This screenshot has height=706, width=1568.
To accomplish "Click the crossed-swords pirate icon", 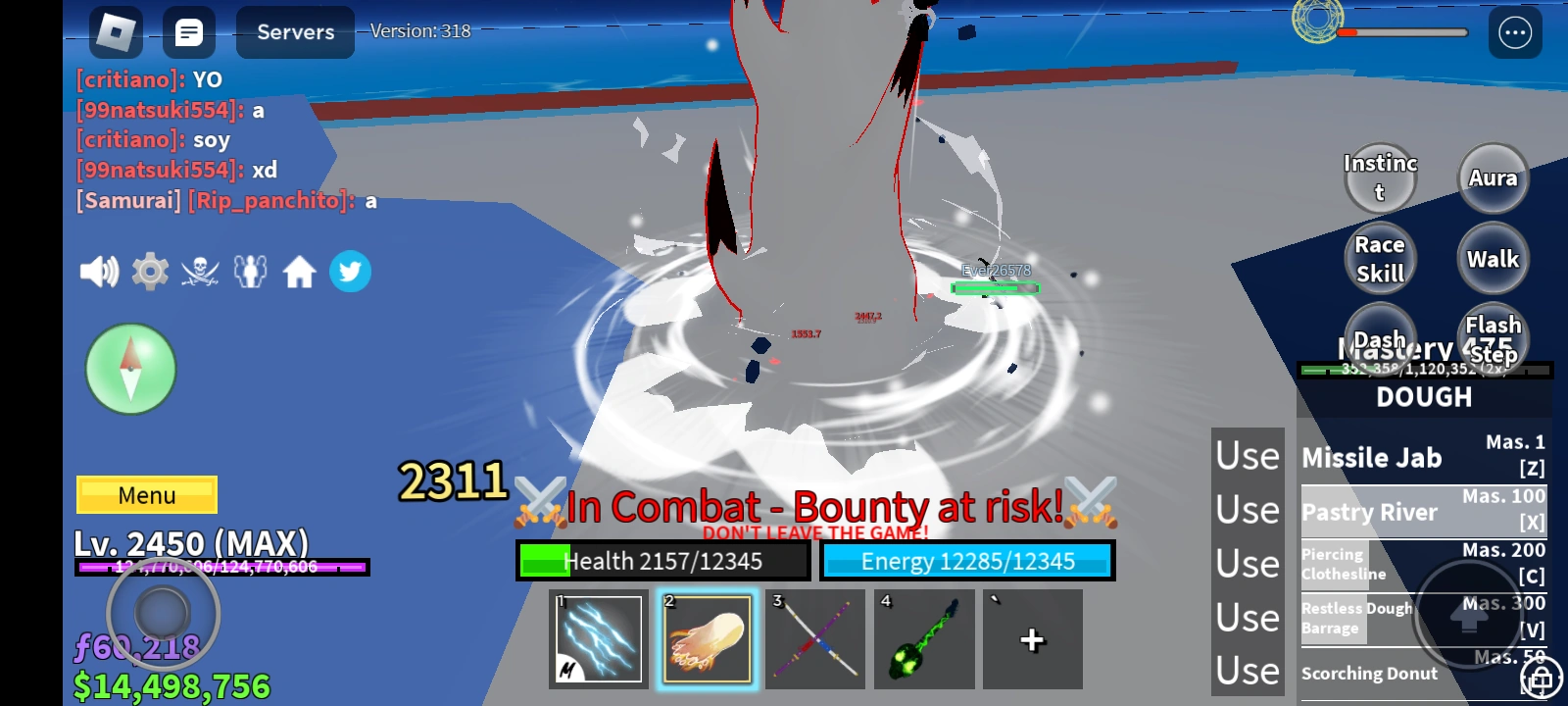I will (x=200, y=271).
